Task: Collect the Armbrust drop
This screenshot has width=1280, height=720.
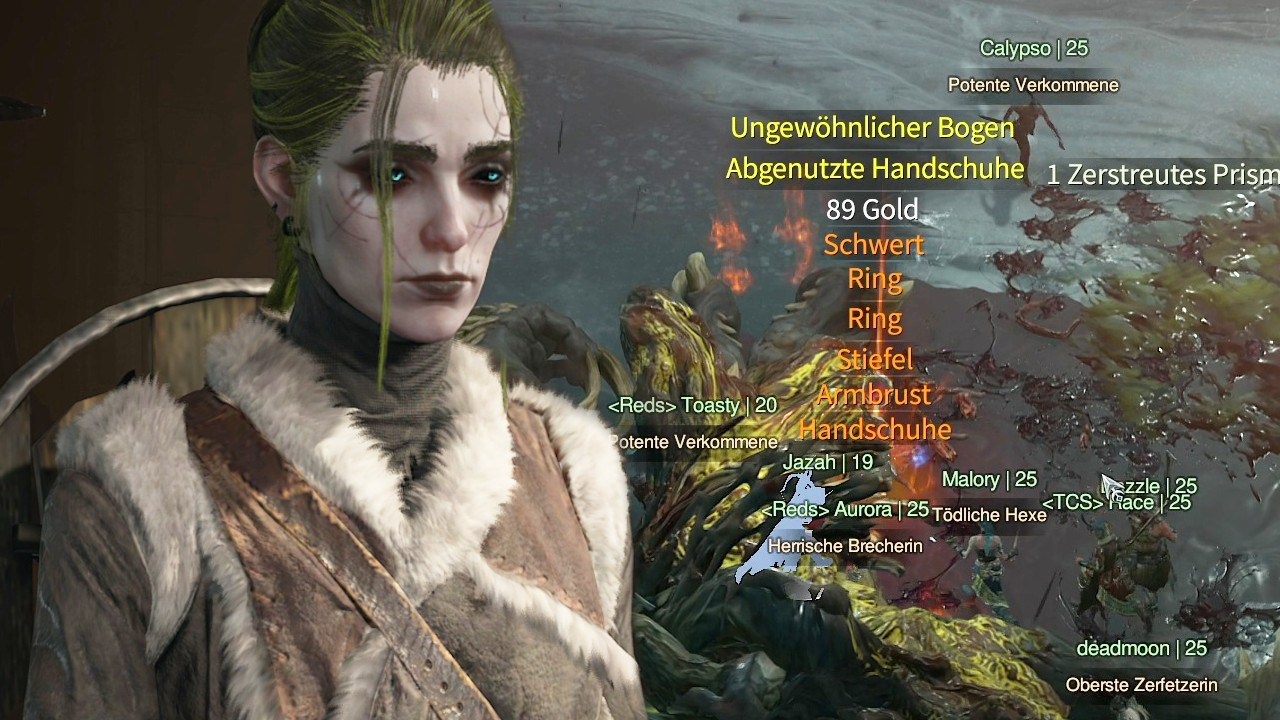Action: [x=874, y=395]
